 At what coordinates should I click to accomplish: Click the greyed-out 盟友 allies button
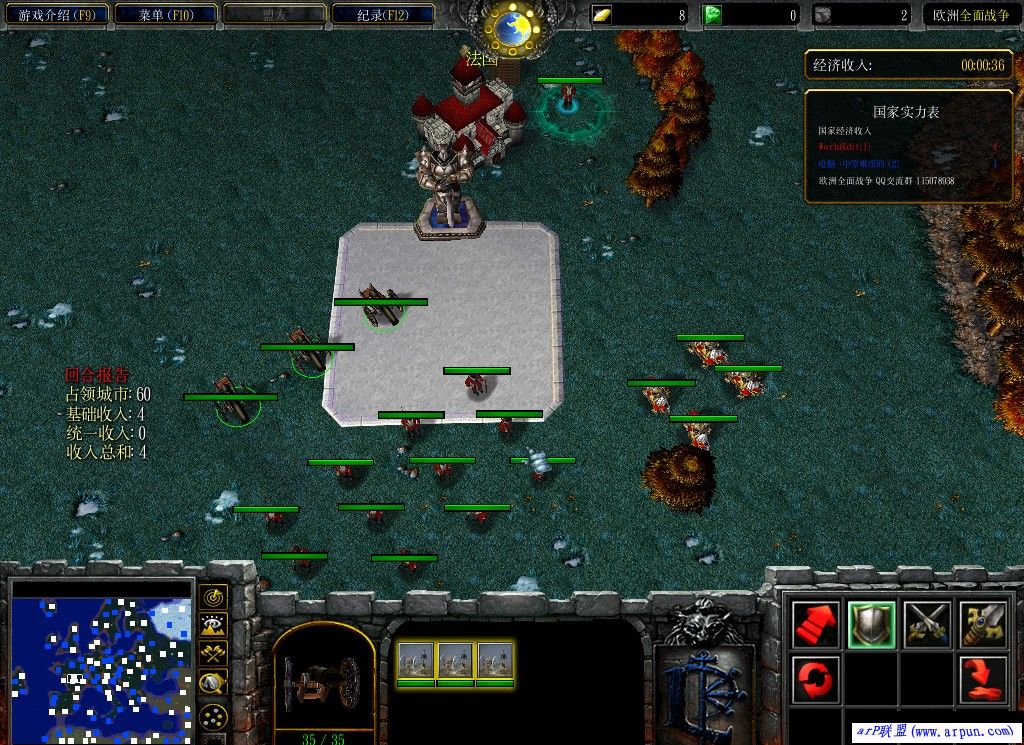[x=274, y=15]
